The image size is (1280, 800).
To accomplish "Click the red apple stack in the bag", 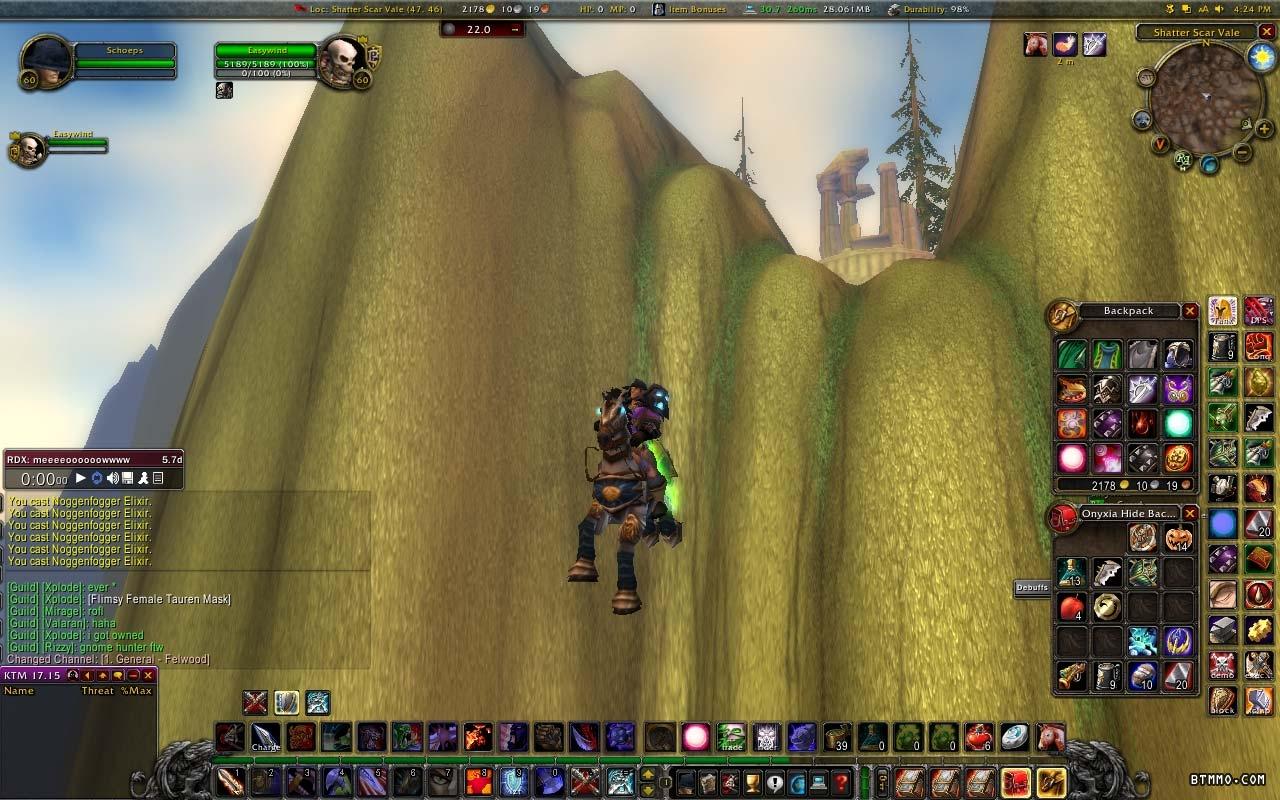I will click(x=1072, y=607).
